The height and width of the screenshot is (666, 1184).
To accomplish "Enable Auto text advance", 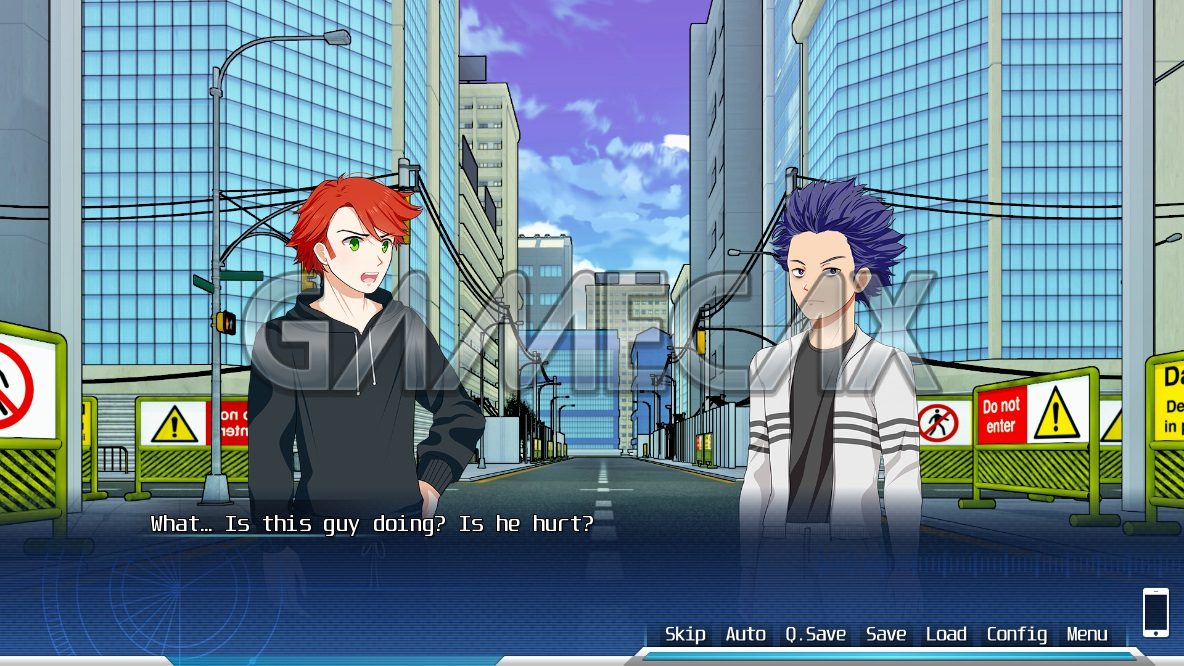I will pos(745,634).
